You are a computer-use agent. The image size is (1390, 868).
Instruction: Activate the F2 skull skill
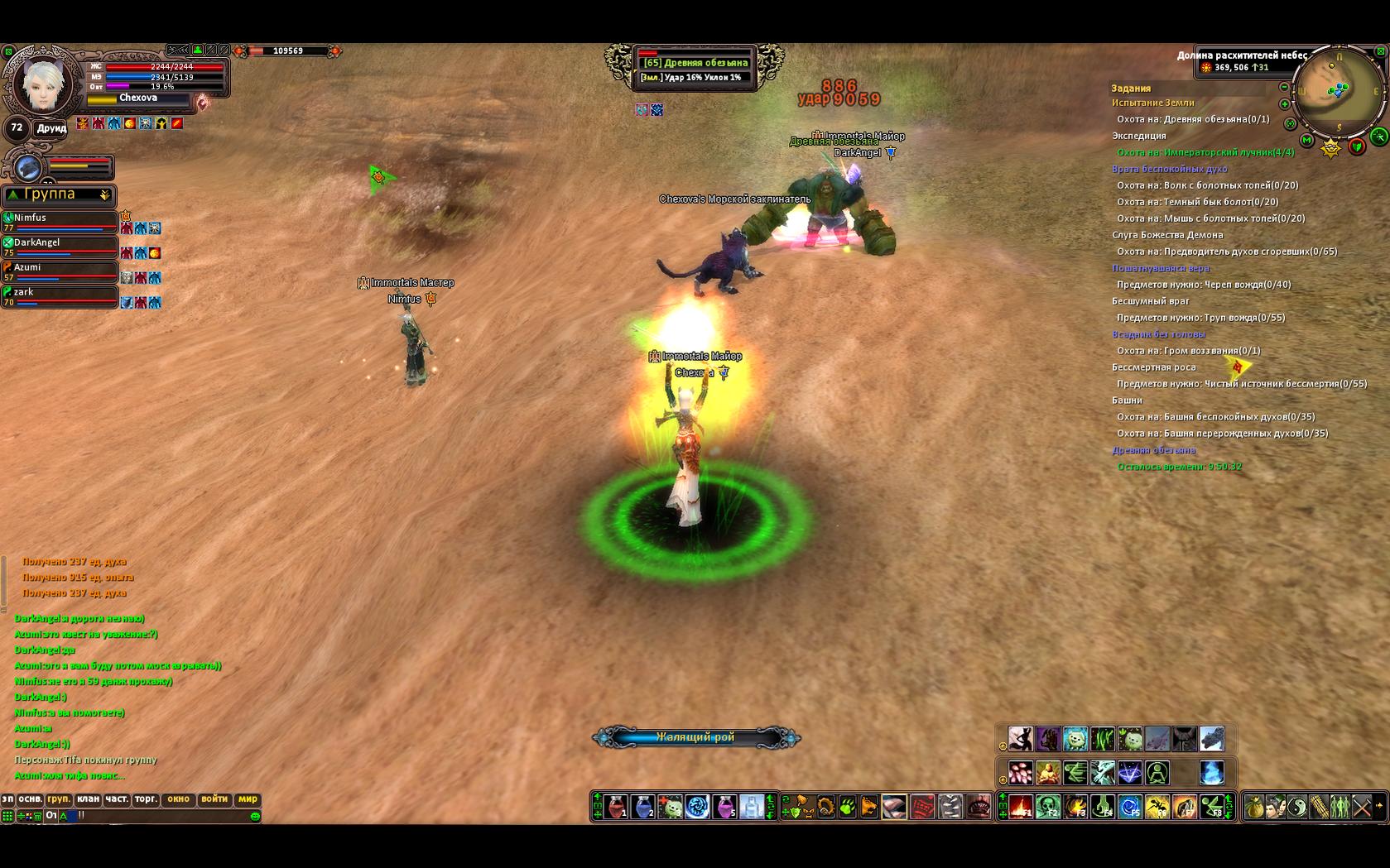click(1048, 807)
